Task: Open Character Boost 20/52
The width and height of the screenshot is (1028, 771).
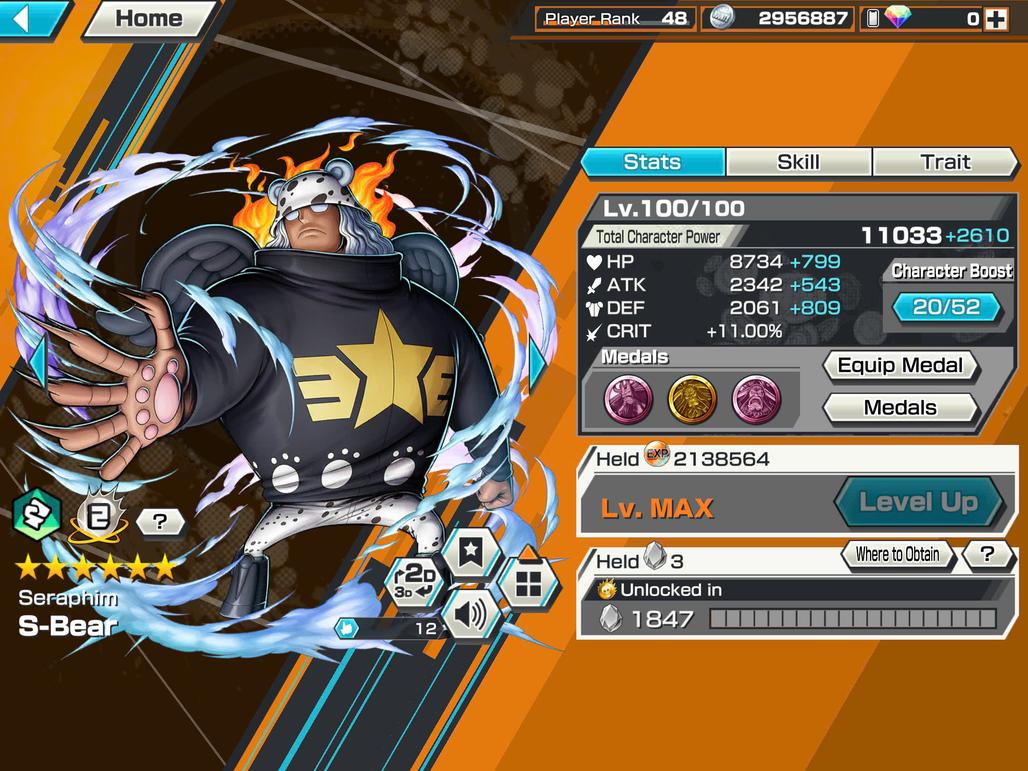Action: (x=946, y=307)
